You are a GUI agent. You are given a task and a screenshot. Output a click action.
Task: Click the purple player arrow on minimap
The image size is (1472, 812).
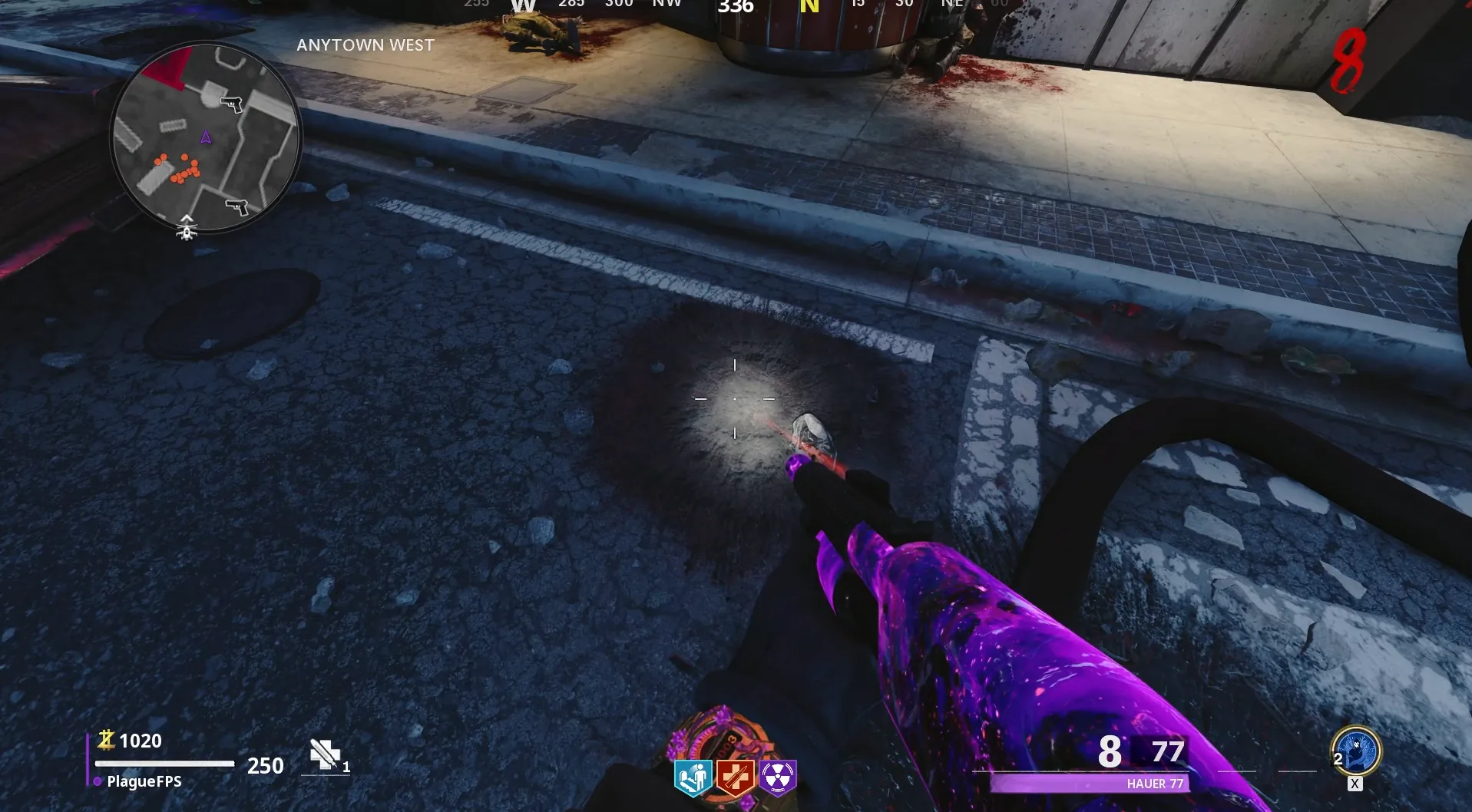click(206, 137)
